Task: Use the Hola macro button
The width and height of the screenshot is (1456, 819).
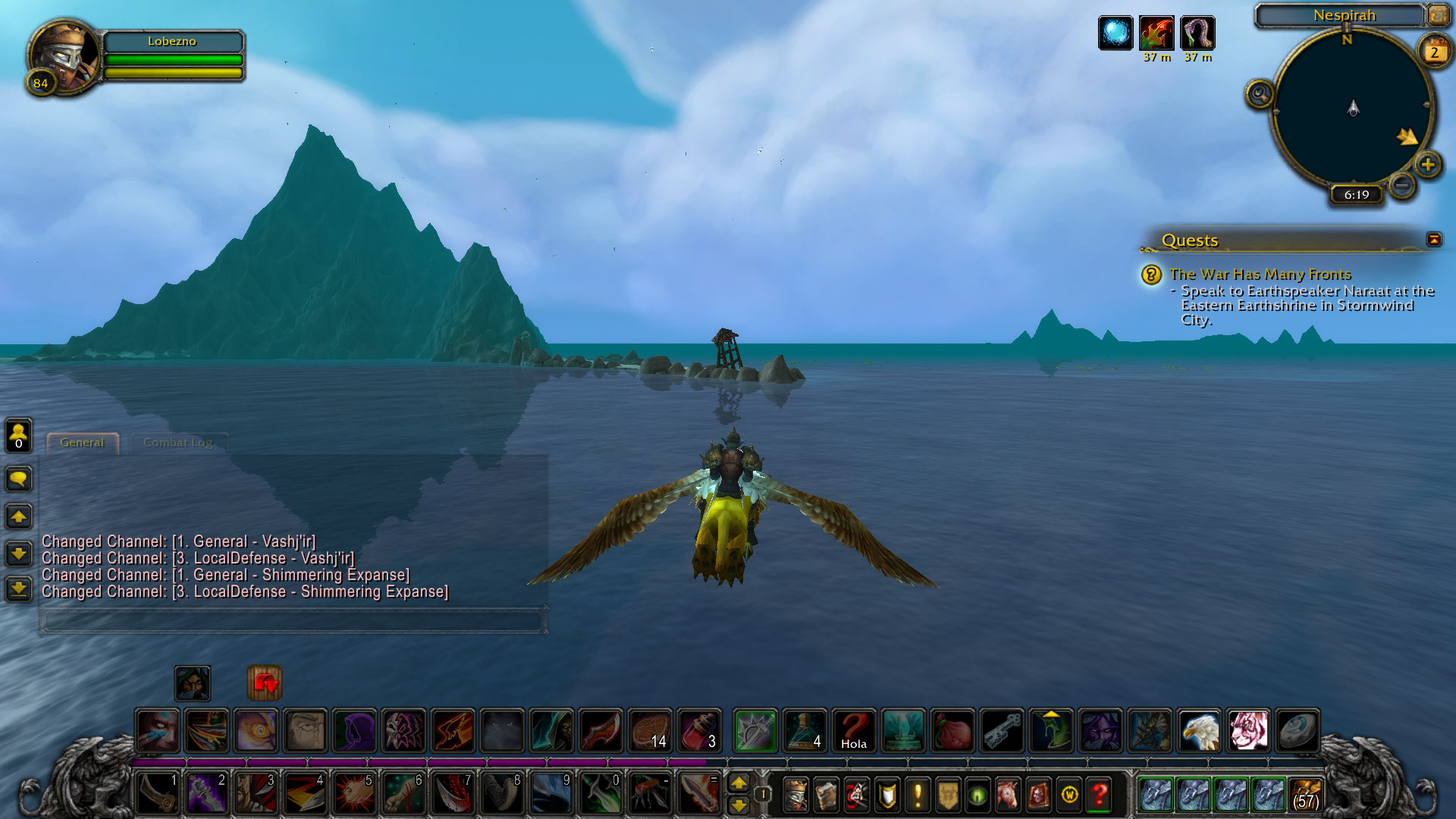Action: pyautogui.click(x=854, y=730)
